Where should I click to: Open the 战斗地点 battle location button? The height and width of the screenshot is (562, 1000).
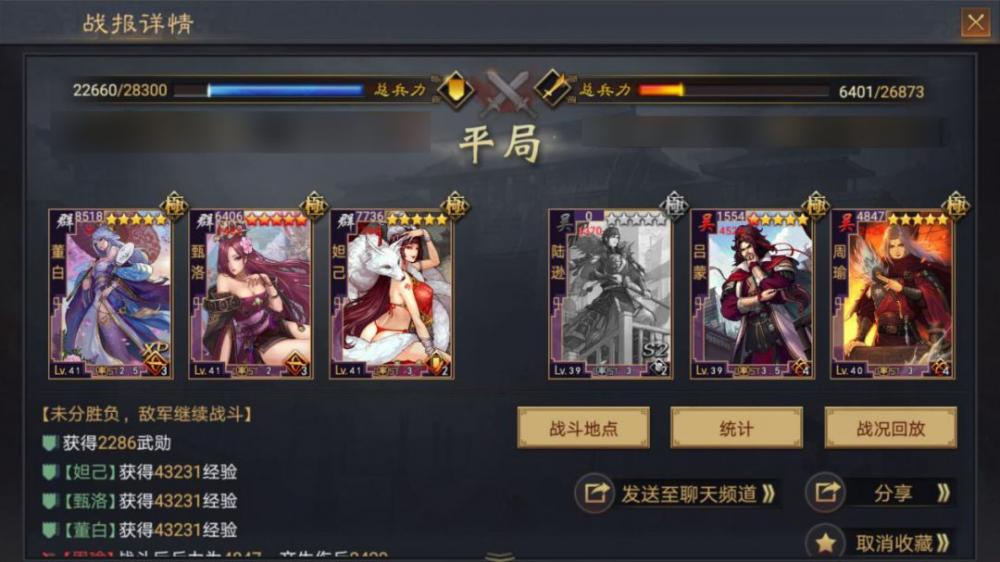click(x=583, y=428)
